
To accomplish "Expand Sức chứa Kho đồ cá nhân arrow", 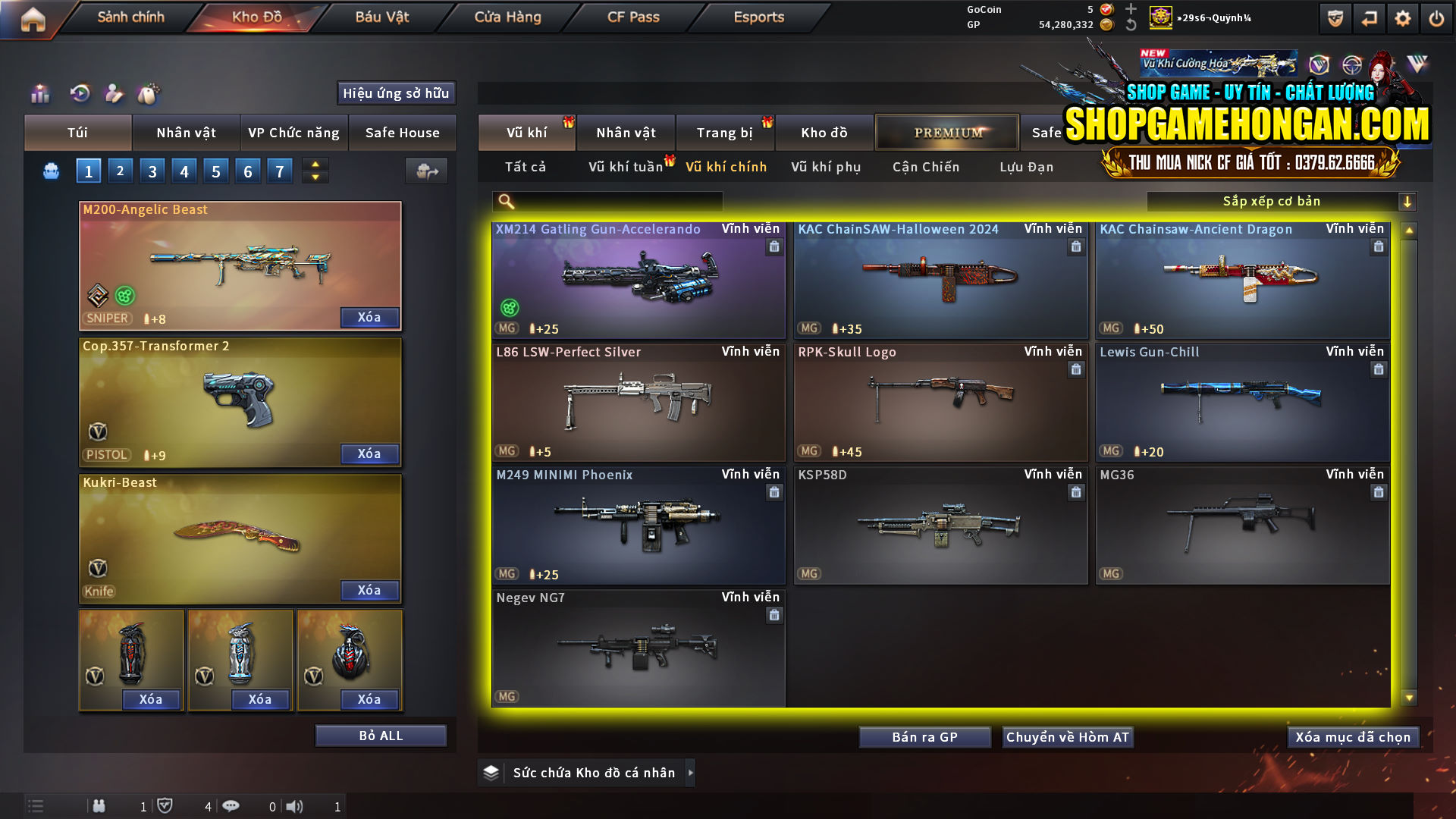I will (x=691, y=772).
